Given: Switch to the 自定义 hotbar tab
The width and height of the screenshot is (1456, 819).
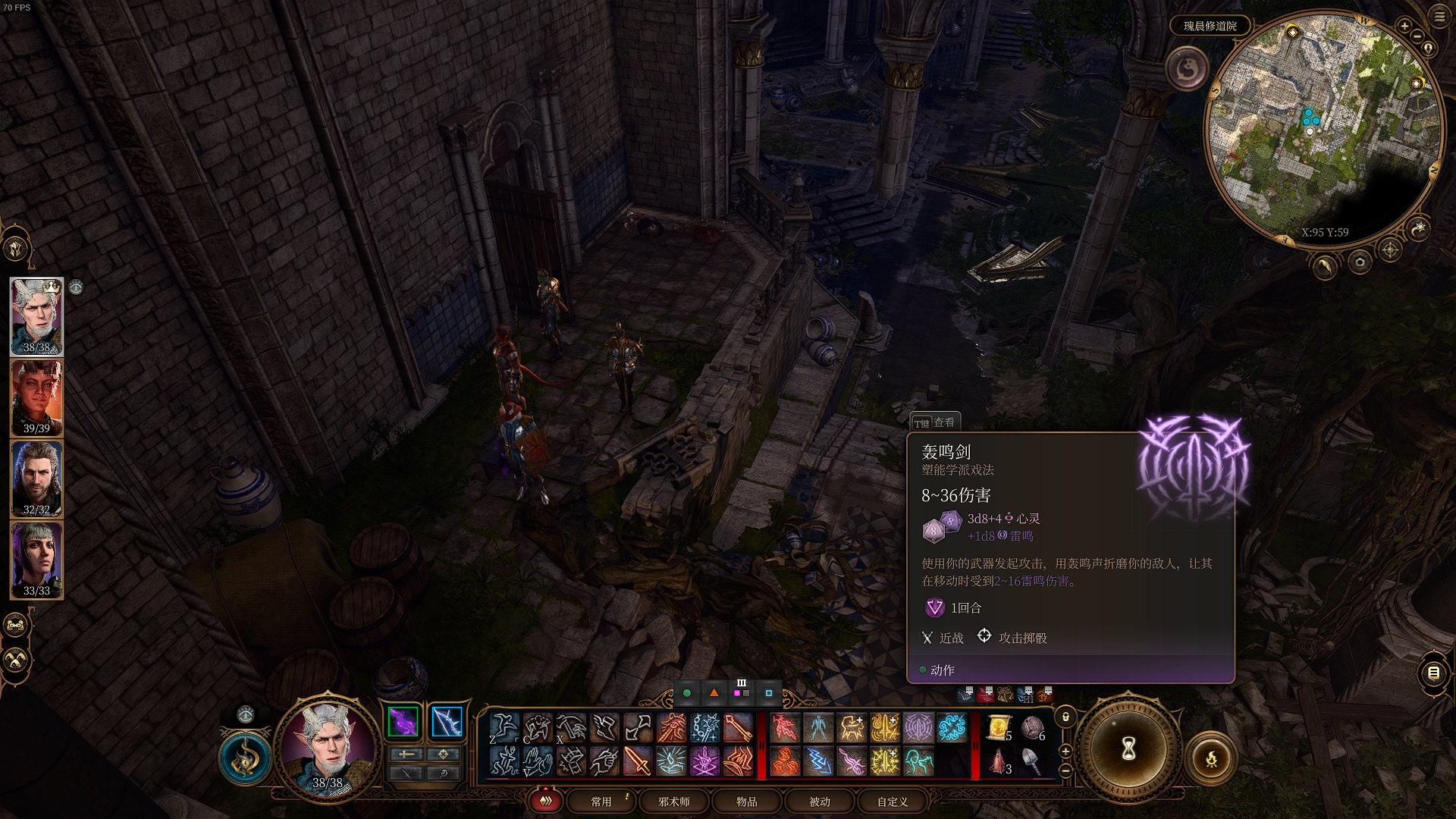Looking at the screenshot, I should point(893,802).
